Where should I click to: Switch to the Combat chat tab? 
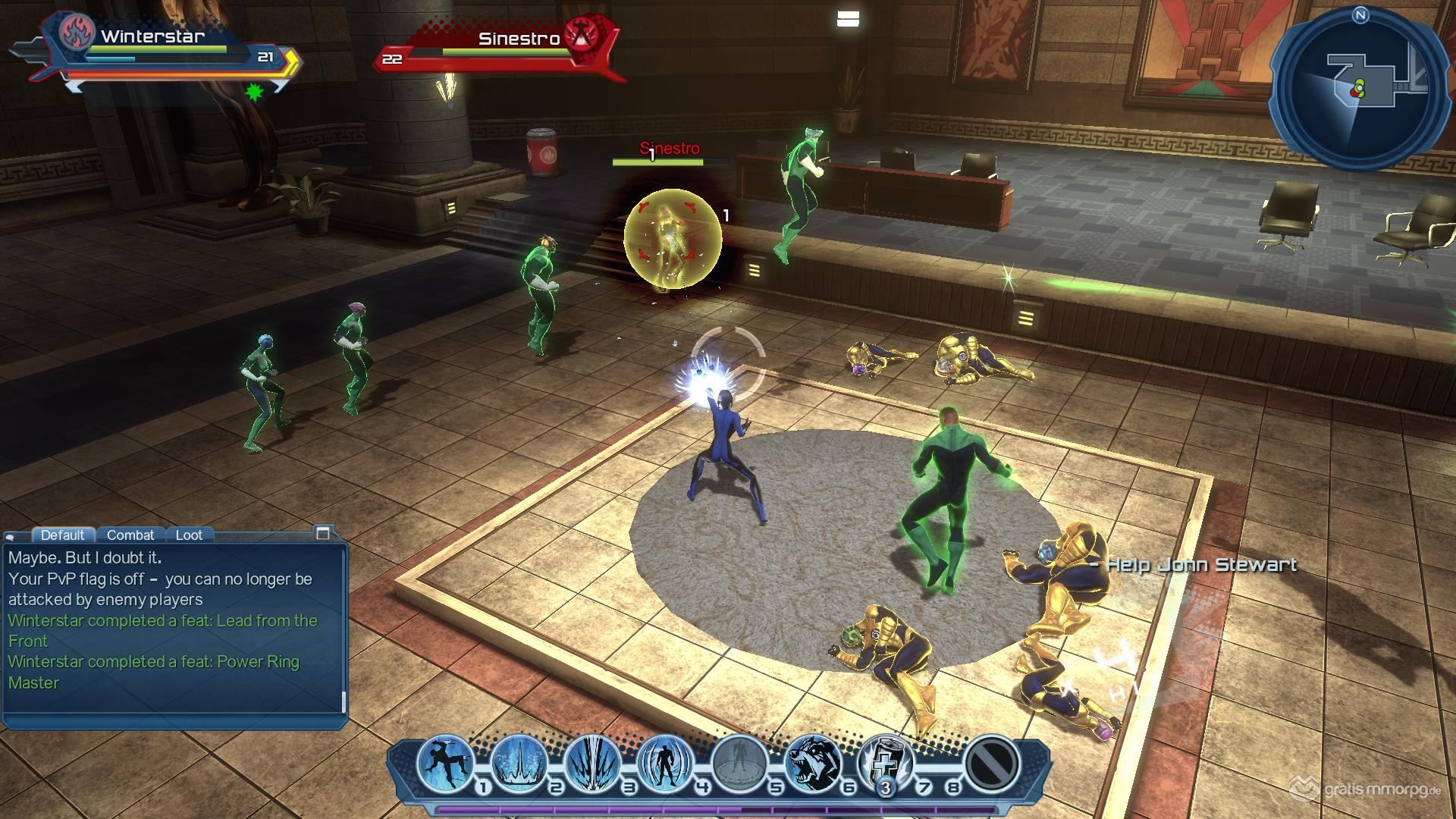(130, 535)
